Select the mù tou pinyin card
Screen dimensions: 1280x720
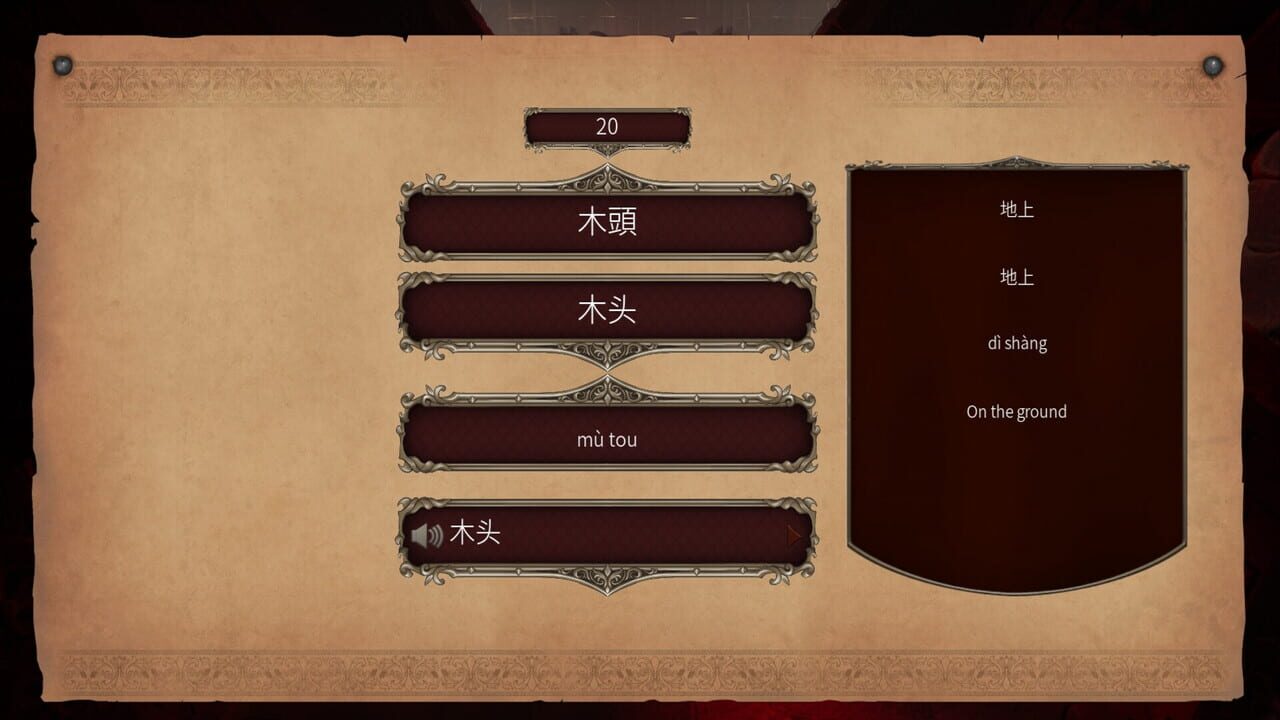(x=608, y=439)
